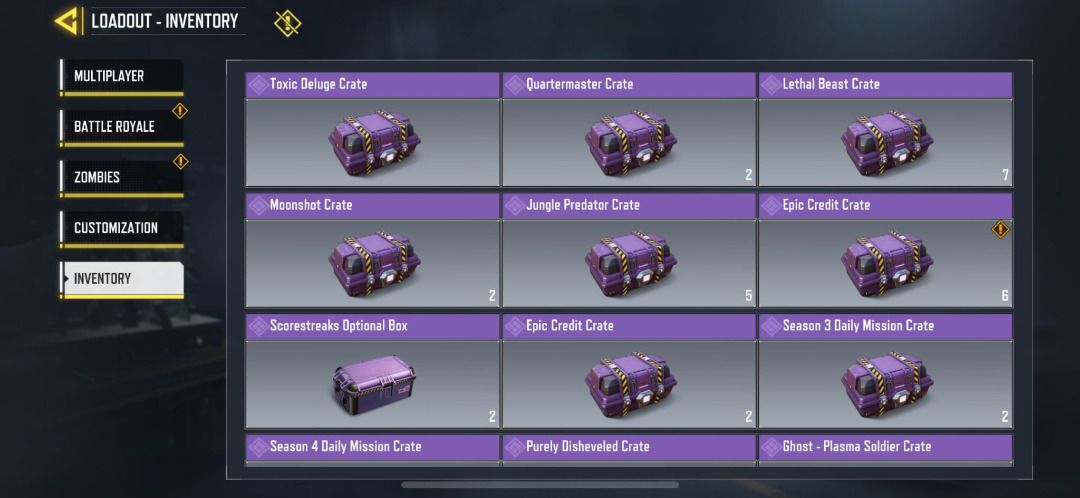
Task: Open the Purely Disheveled Crate
Action: (628, 448)
